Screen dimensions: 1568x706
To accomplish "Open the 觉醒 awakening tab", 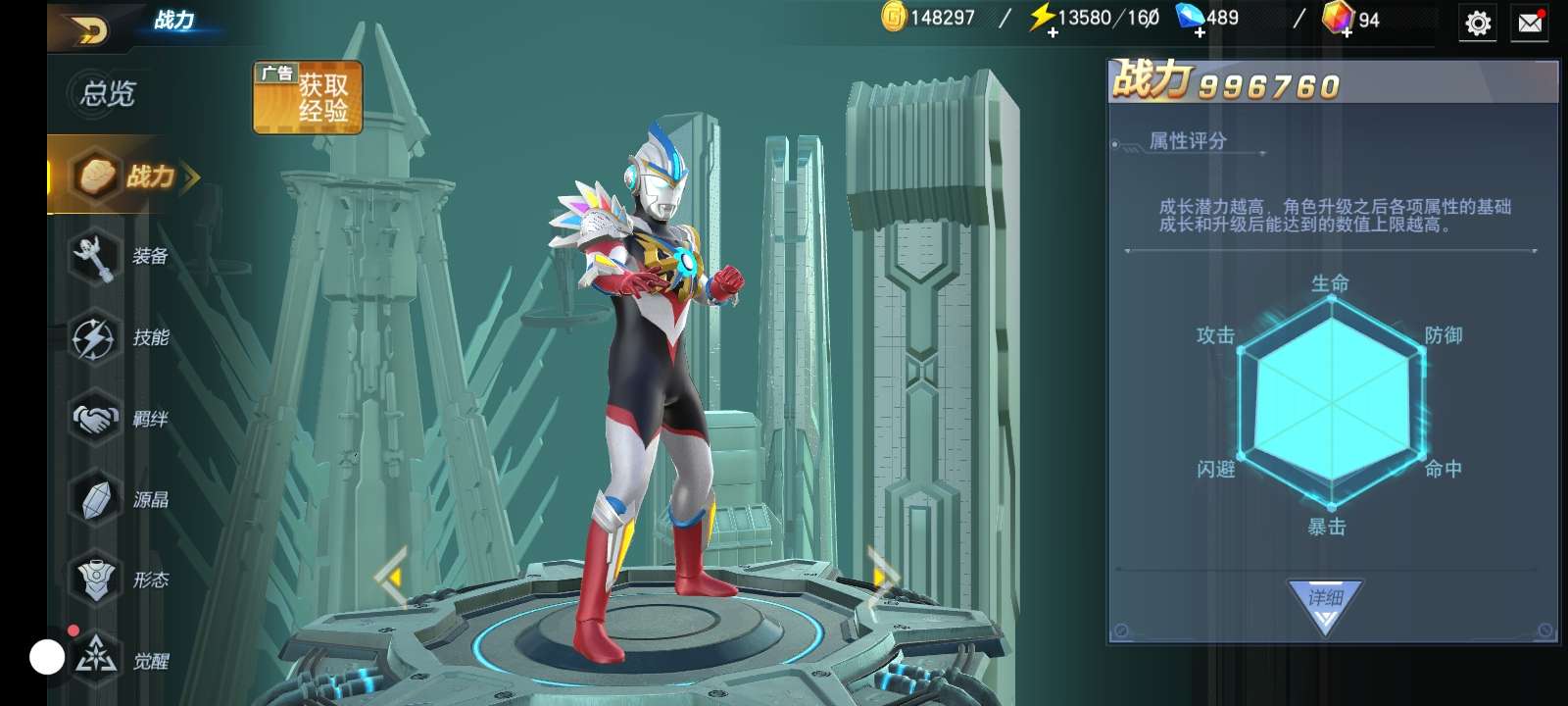I will point(122,661).
